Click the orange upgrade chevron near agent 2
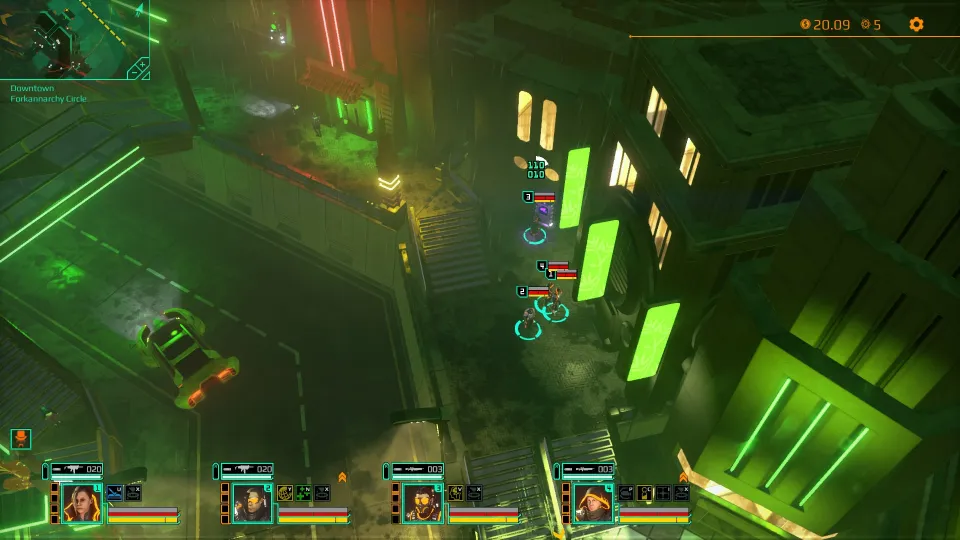Screen dimensions: 960x540 click(x=342, y=477)
